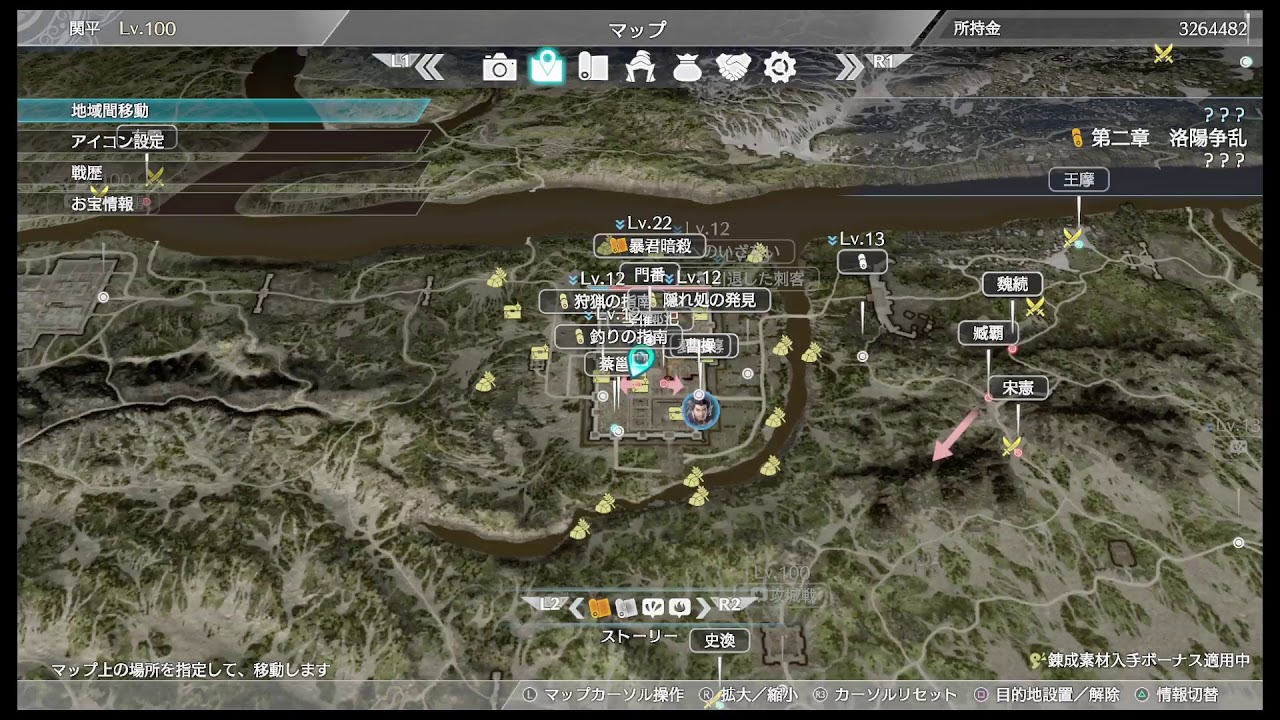This screenshot has height=720, width=1280.
Task: Click the 史渙 story button
Action: [x=720, y=641]
